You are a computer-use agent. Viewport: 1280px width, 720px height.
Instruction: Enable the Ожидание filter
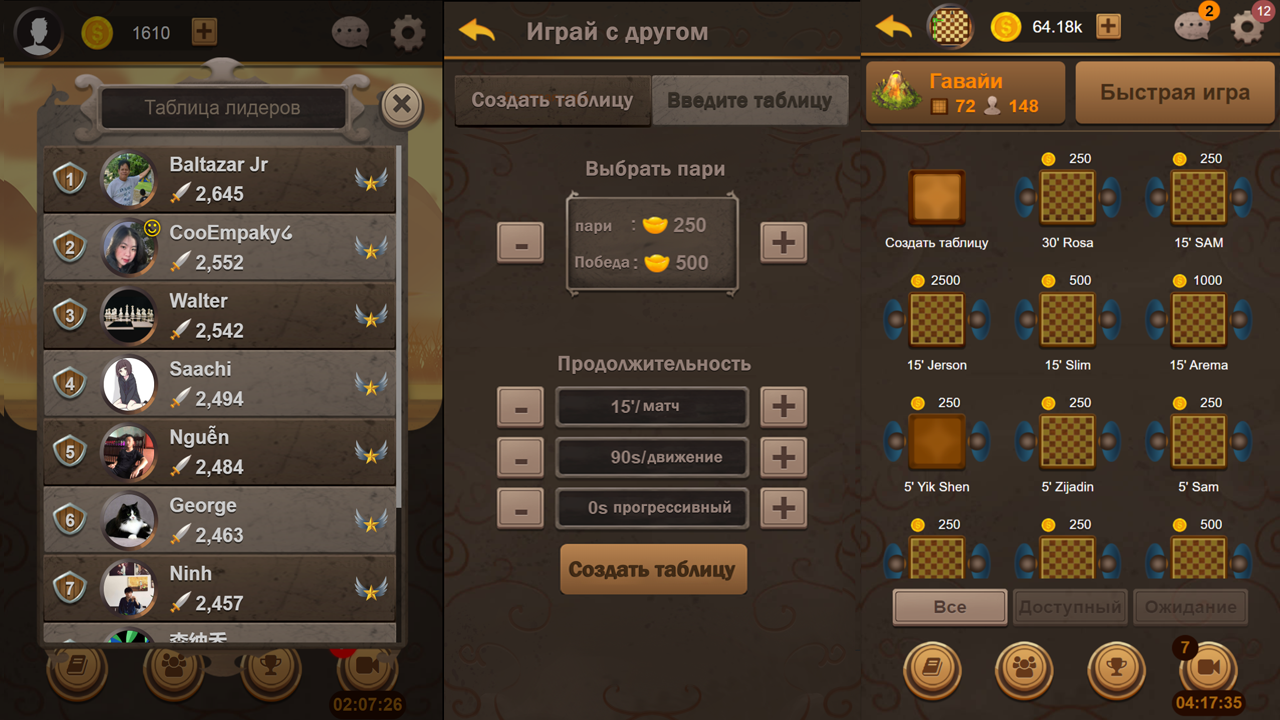1189,607
